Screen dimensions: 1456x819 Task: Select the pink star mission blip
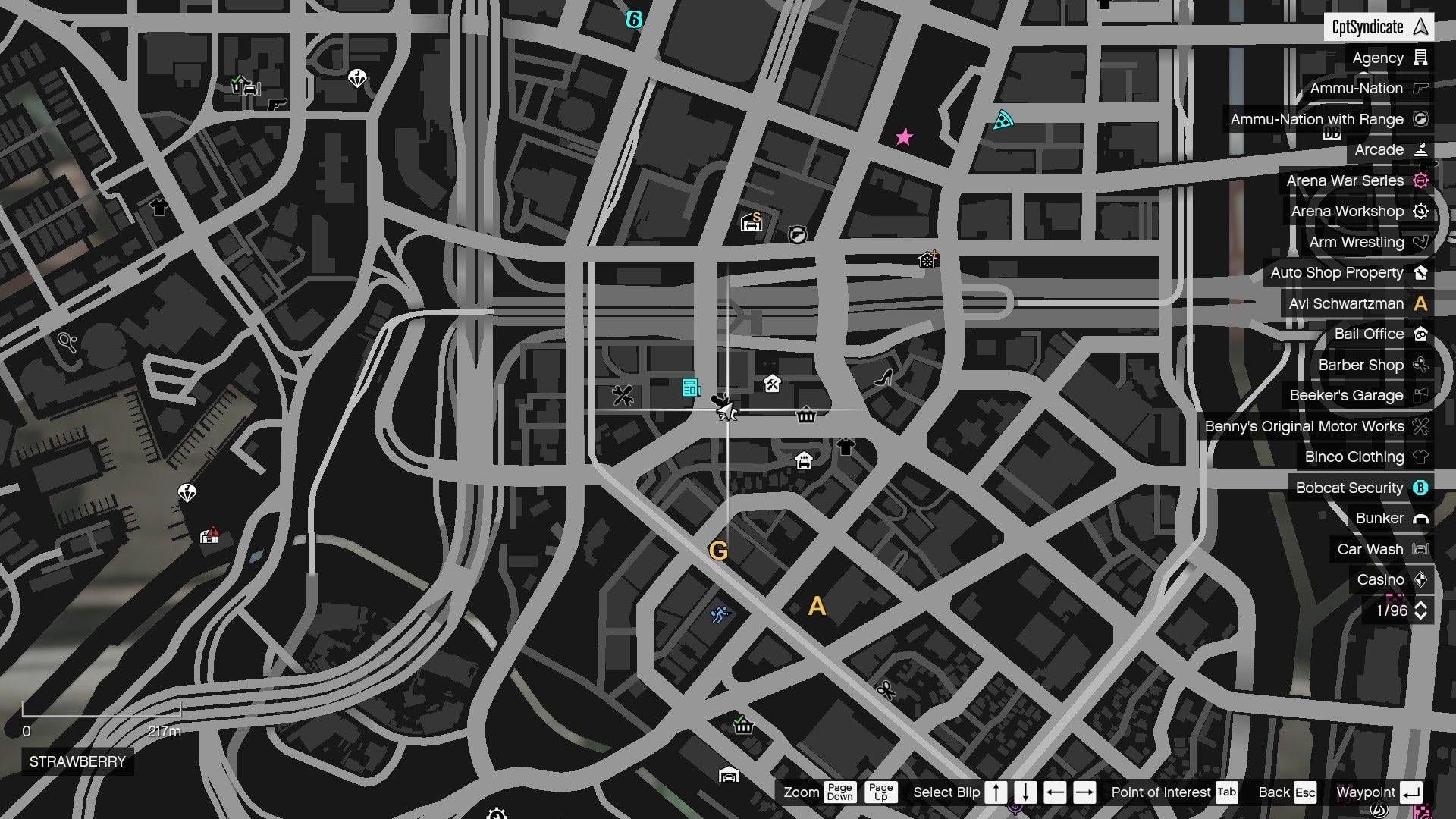(x=904, y=138)
